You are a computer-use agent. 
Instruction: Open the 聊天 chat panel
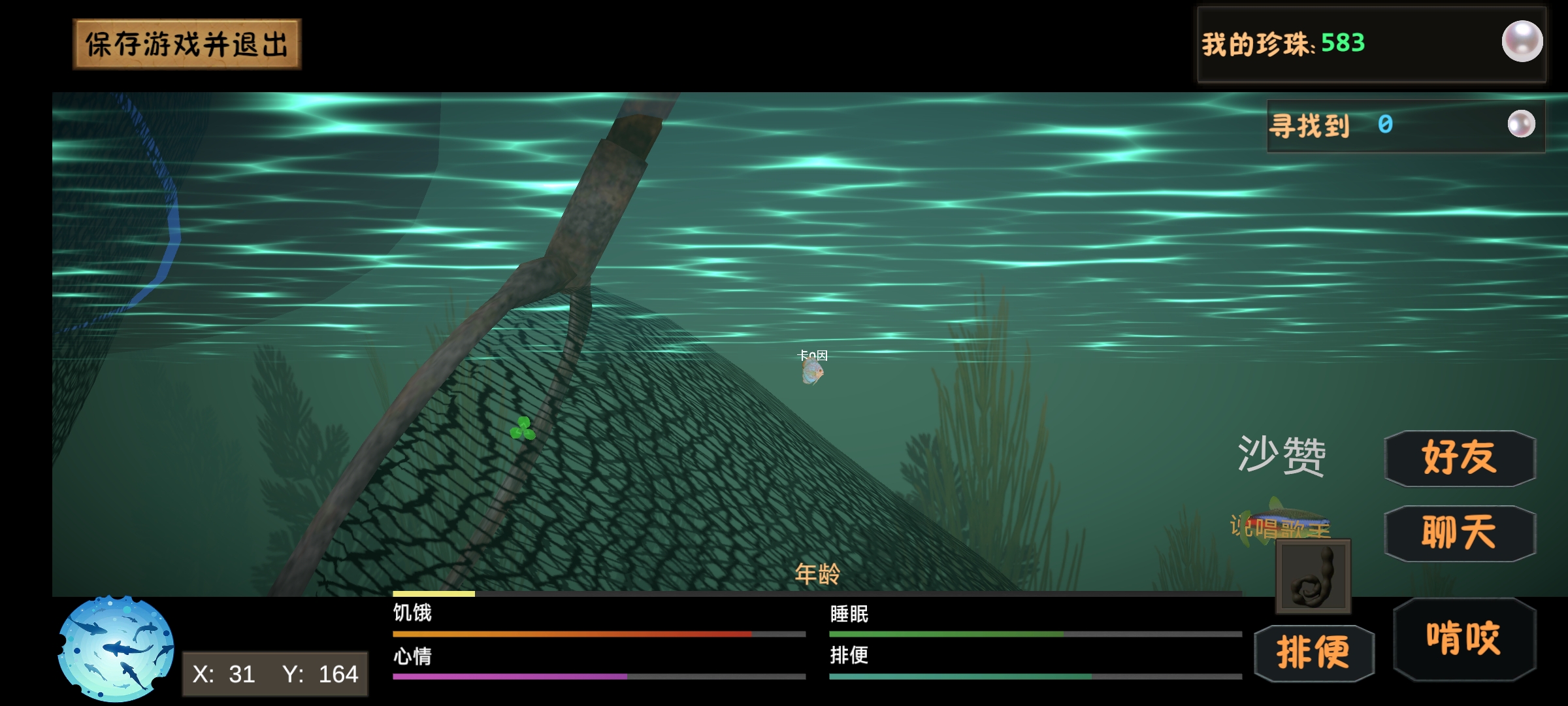click(x=1460, y=533)
